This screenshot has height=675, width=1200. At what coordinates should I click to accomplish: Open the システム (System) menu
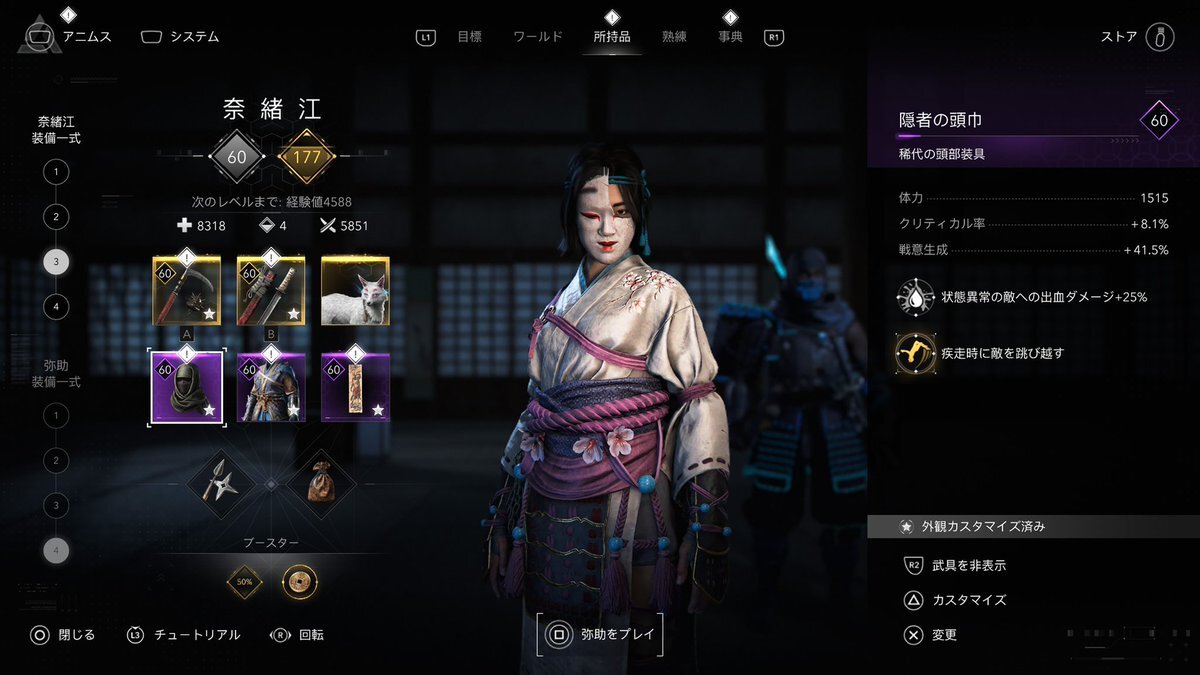[180, 37]
